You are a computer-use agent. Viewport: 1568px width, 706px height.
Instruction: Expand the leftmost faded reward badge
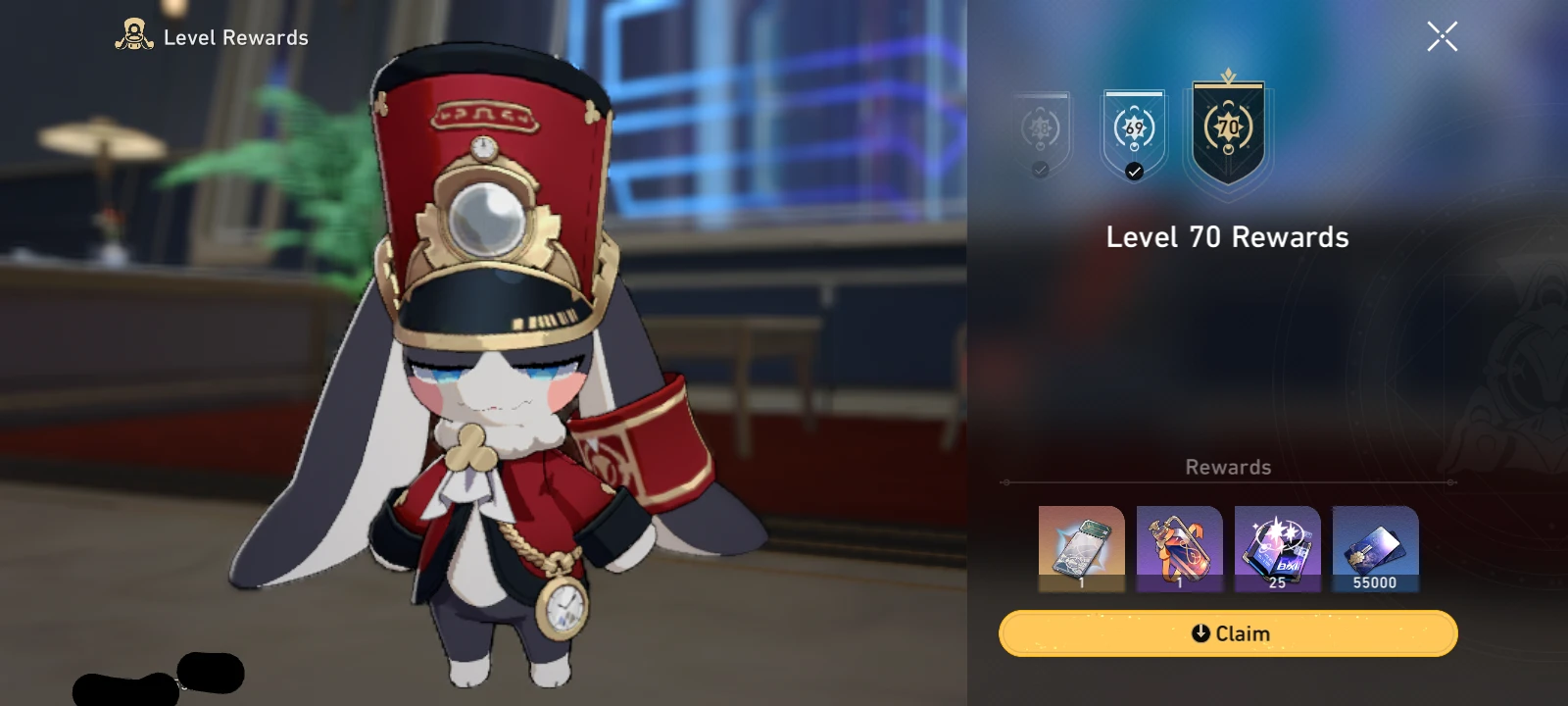point(1039,127)
